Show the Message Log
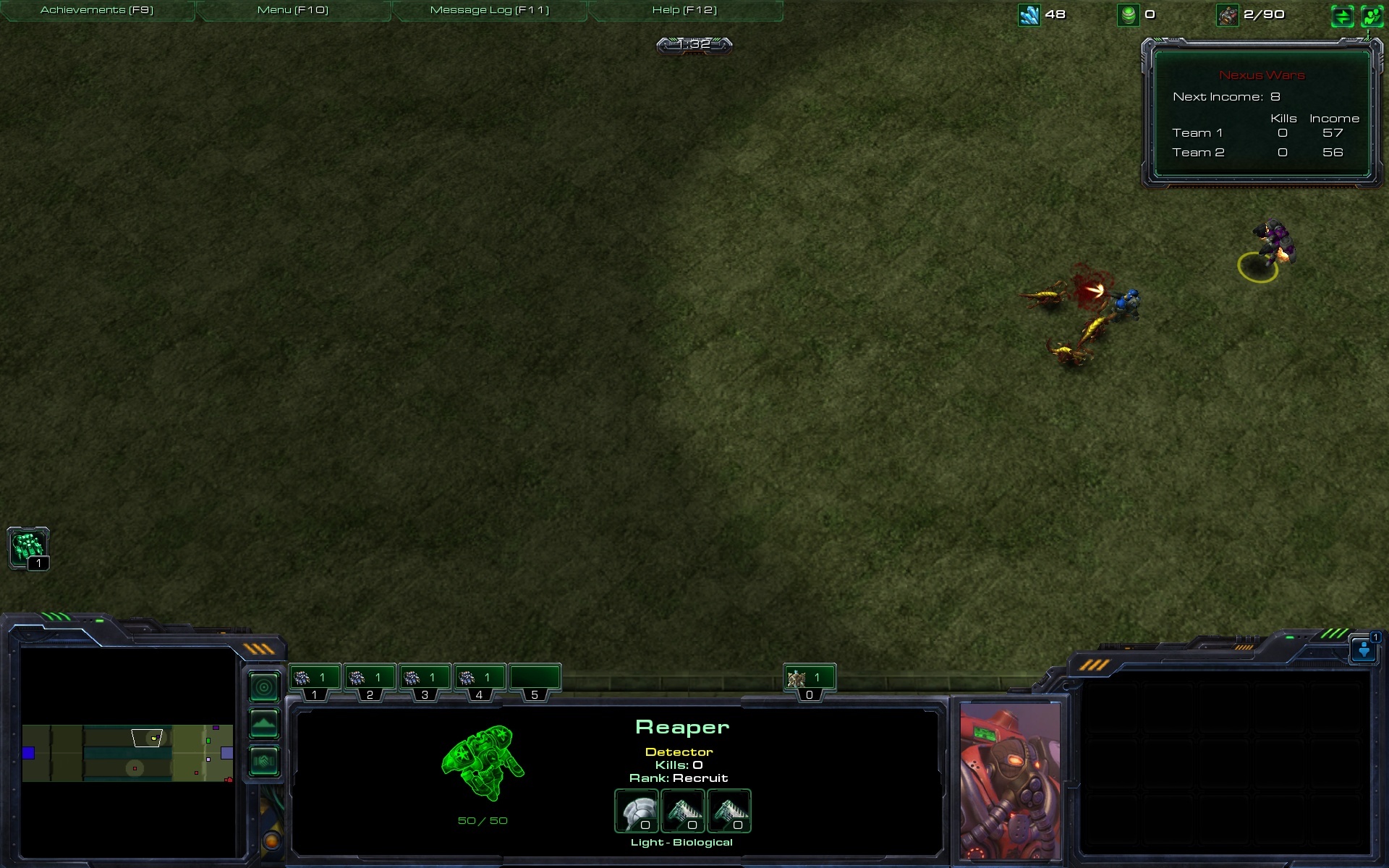The image size is (1389, 868). click(x=490, y=10)
